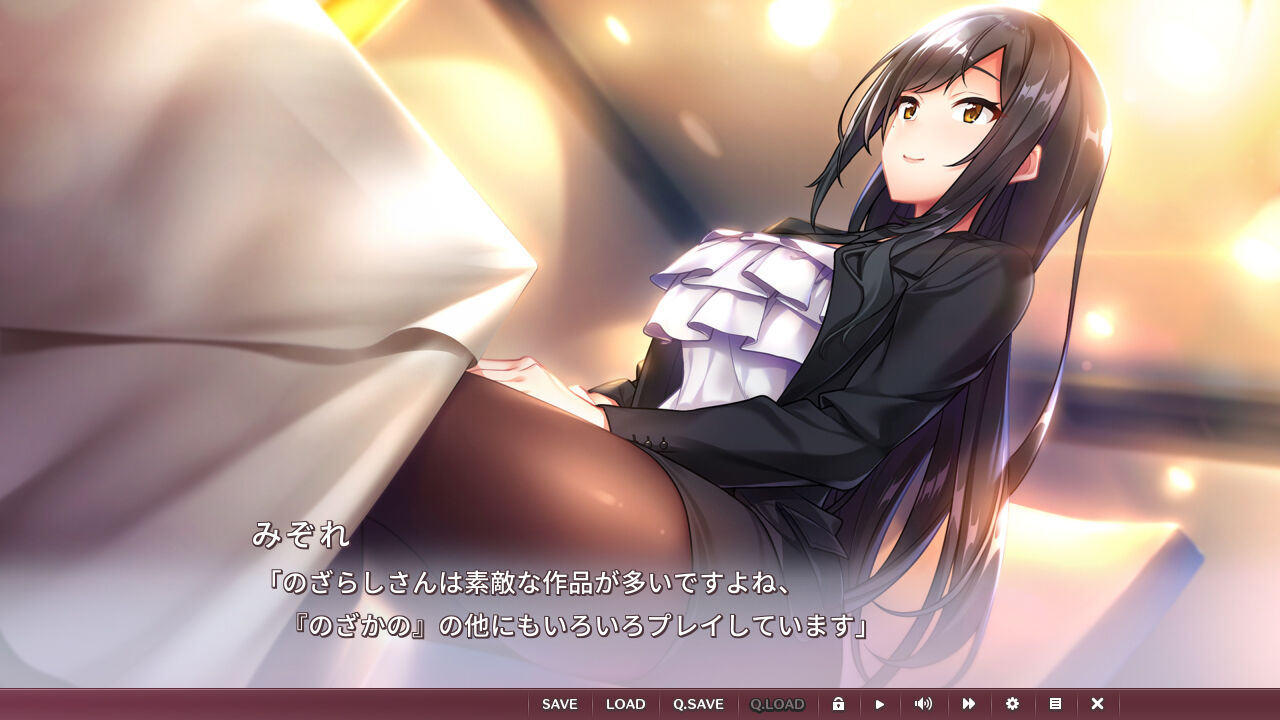The image size is (1280, 720).
Task: Open the message backlog icon
Action: point(1055,703)
